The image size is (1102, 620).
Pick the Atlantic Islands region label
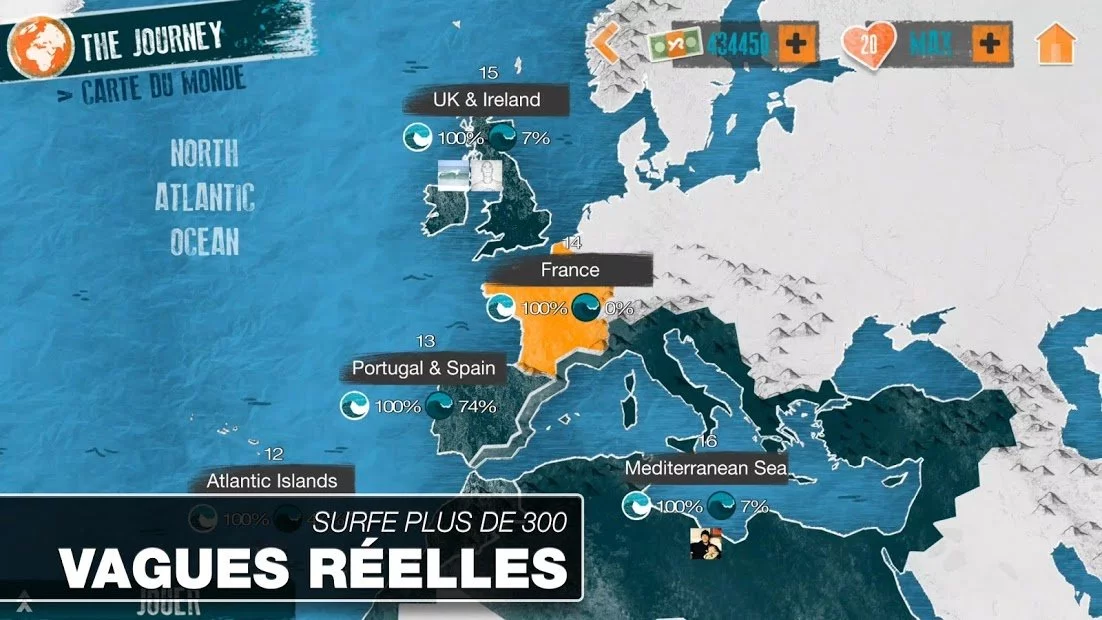(272, 481)
